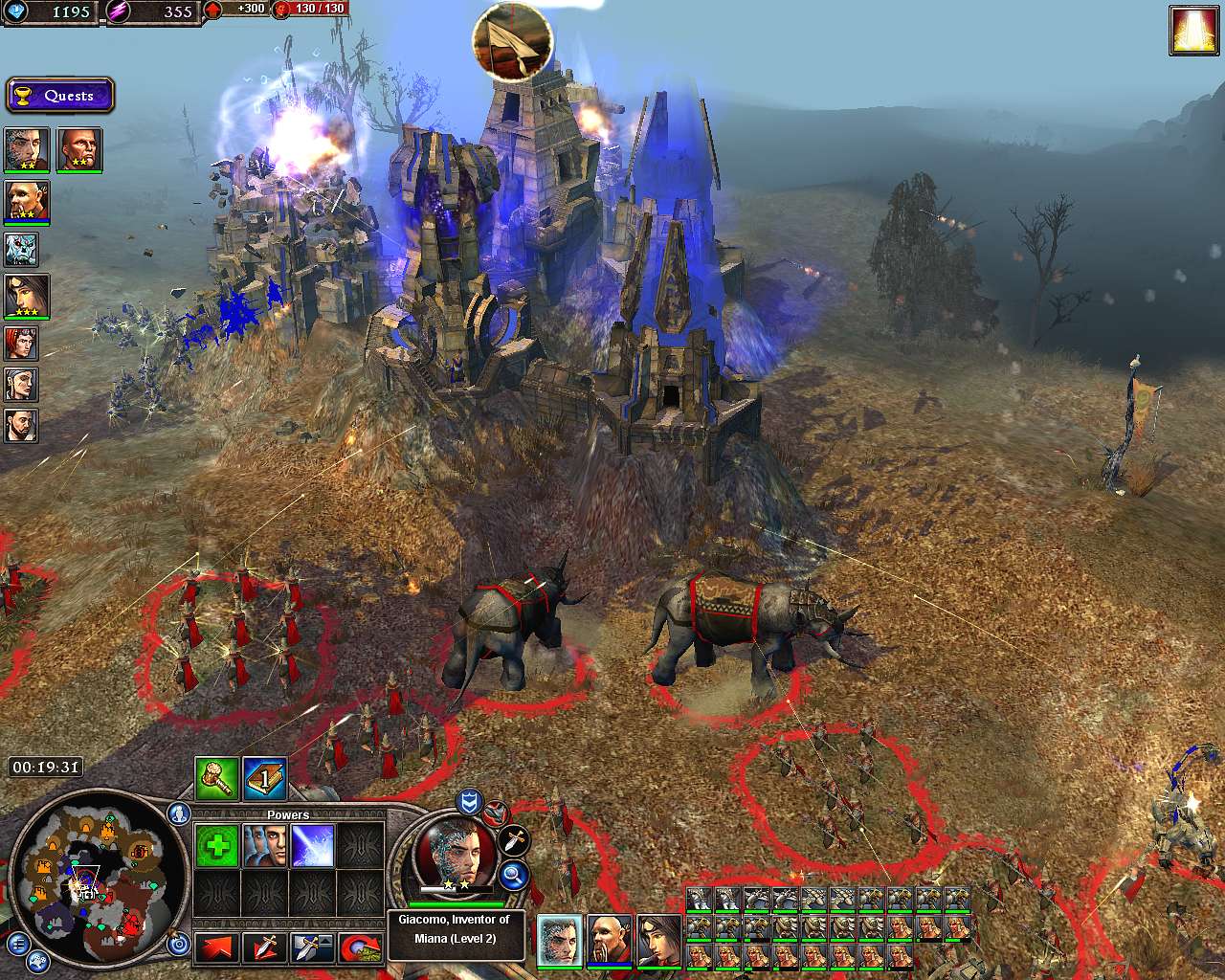This screenshot has width=1225, height=980.
Task: Select the blue-faced golem portrait
Action: [21, 249]
